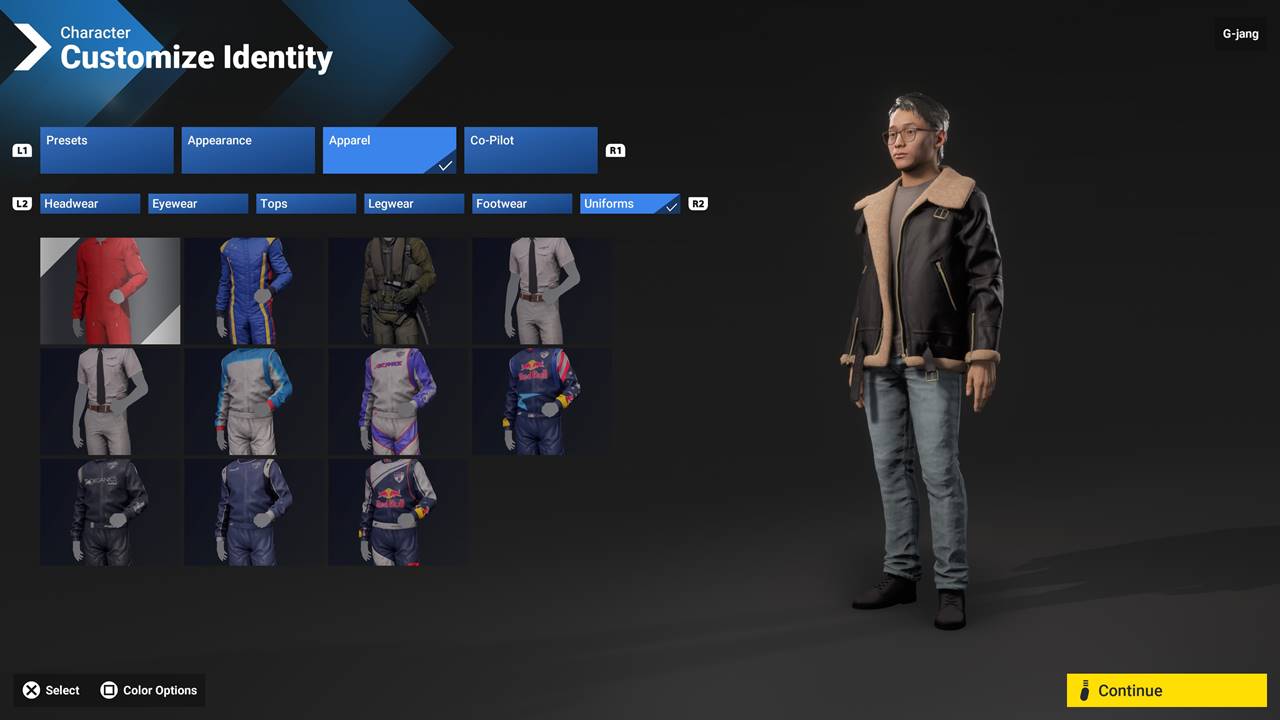Select the Uniforms category
Viewport: 1280px width, 720px height.
pyautogui.click(x=630, y=204)
